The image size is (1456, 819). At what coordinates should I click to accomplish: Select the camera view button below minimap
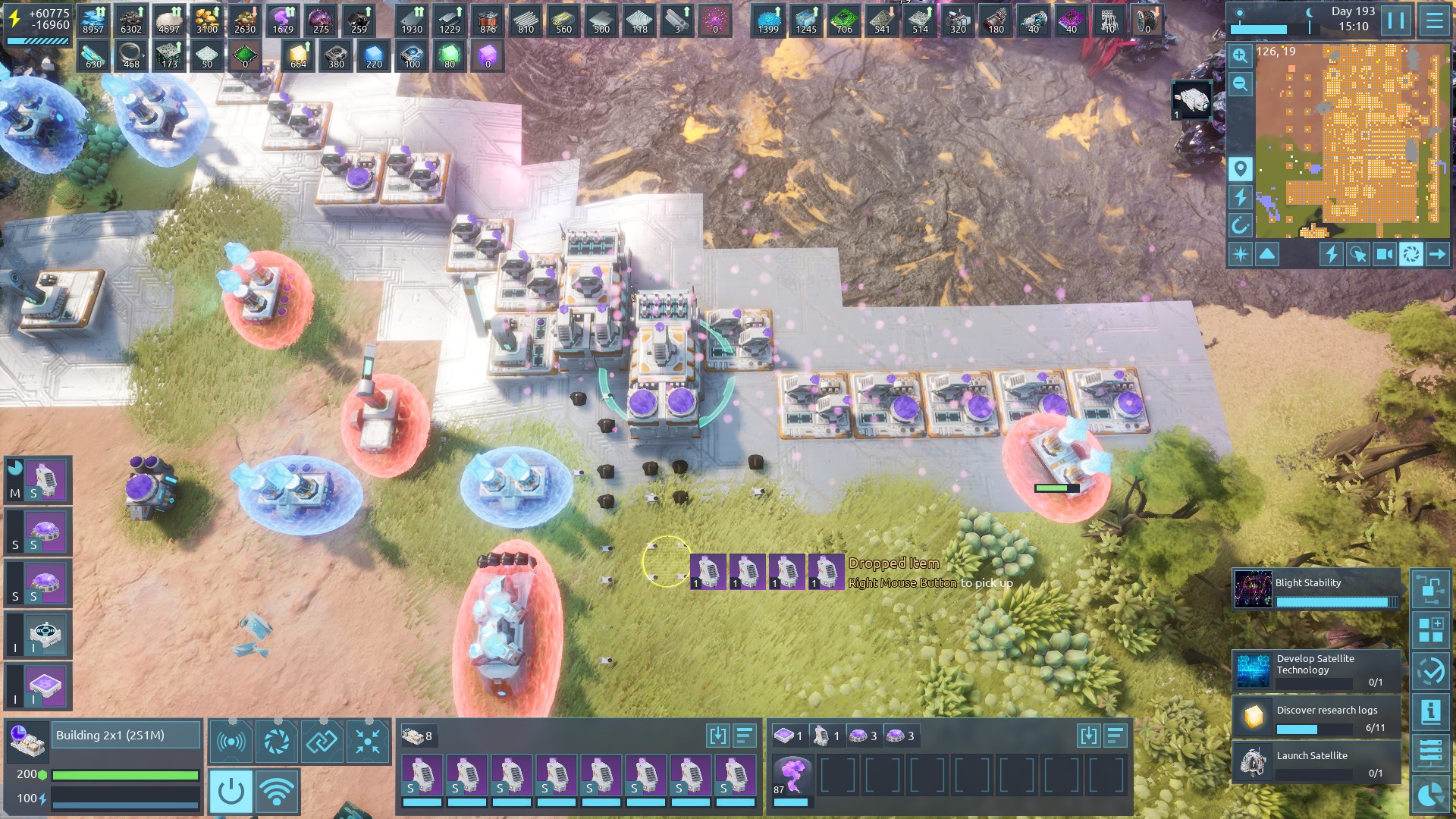(x=1384, y=254)
